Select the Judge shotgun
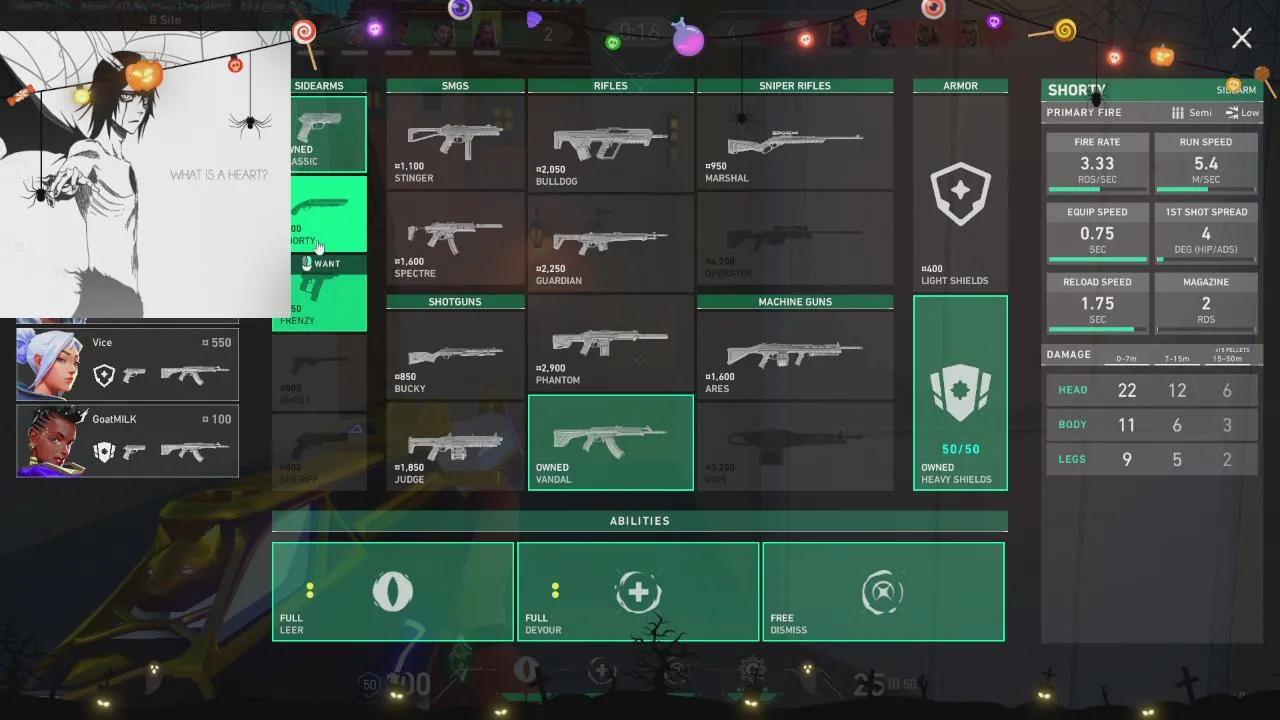This screenshot has height=720, width=1280. pos(455,446)
